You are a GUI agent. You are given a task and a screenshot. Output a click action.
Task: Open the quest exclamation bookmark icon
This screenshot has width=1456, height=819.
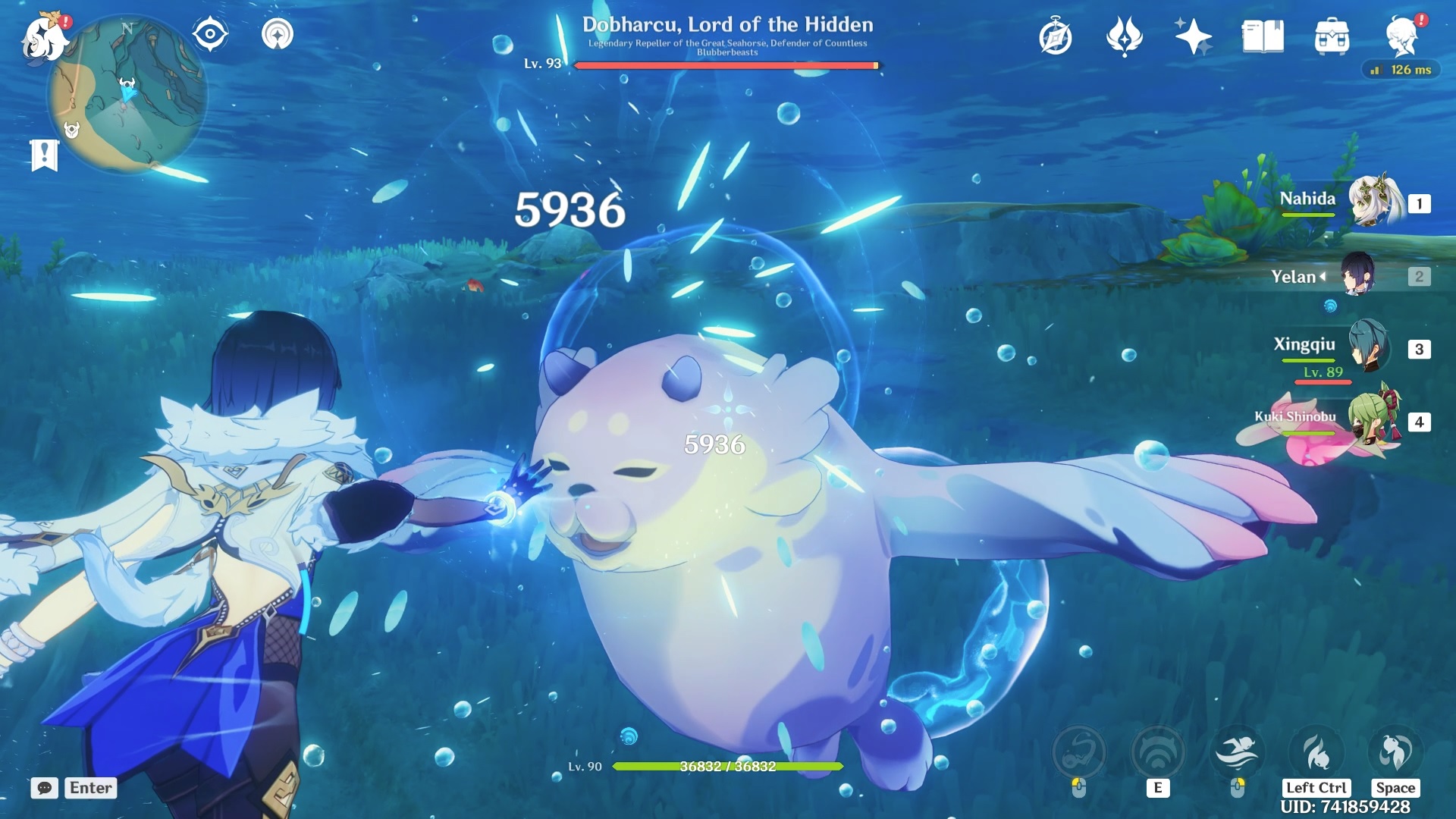44,155
